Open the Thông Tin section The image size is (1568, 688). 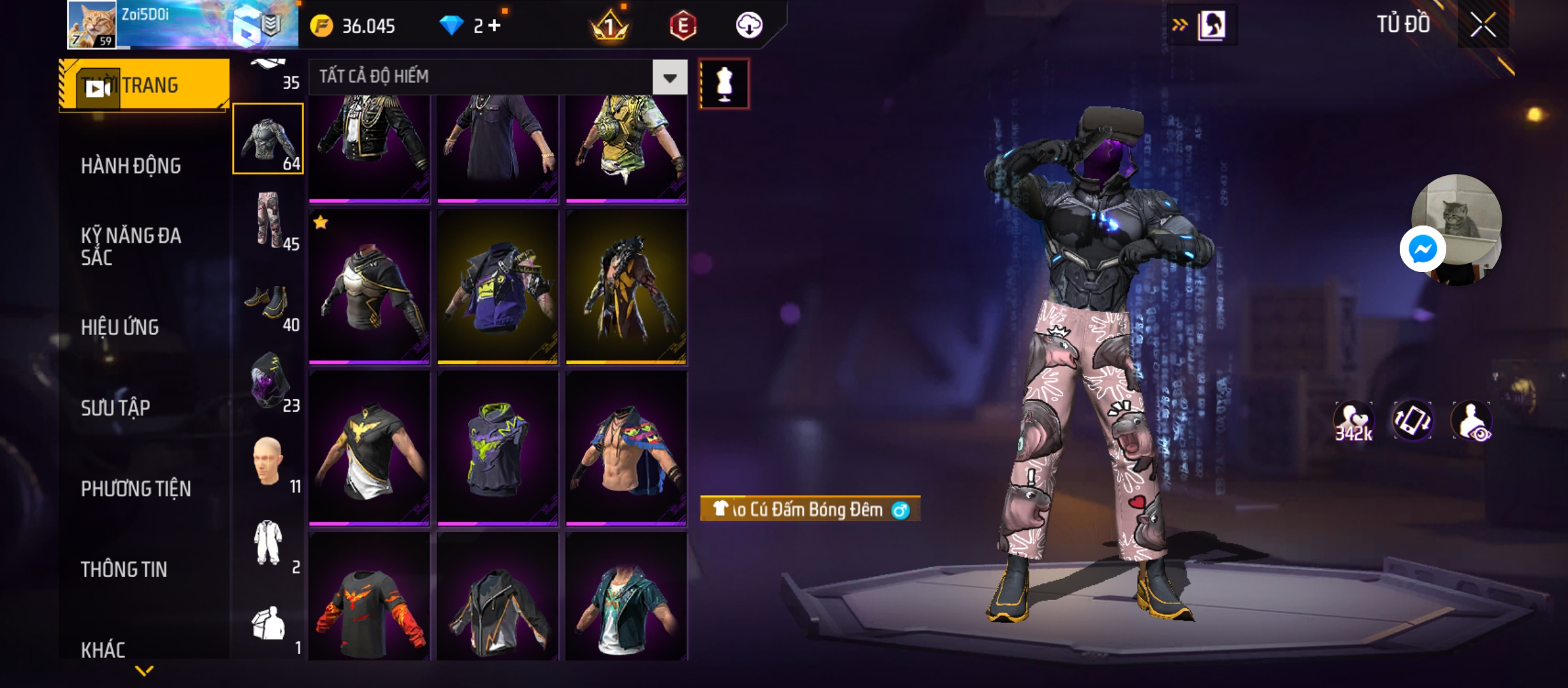click(124, 570)
